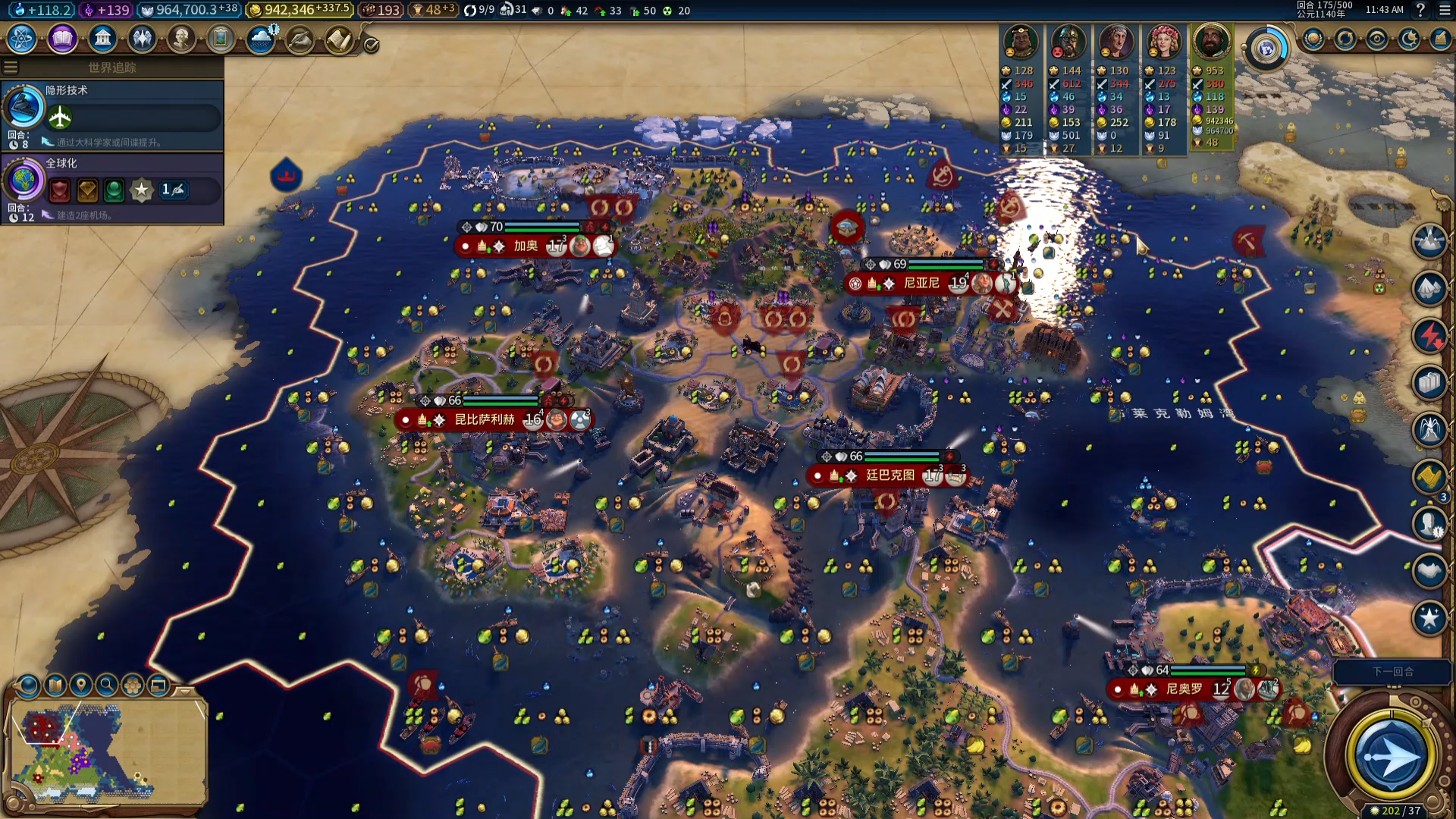This screenshot has width=1456, height=819.
Task: Open the eye-shaped espionage report button
Action: pyautogui.click(x=1377, y=39)
